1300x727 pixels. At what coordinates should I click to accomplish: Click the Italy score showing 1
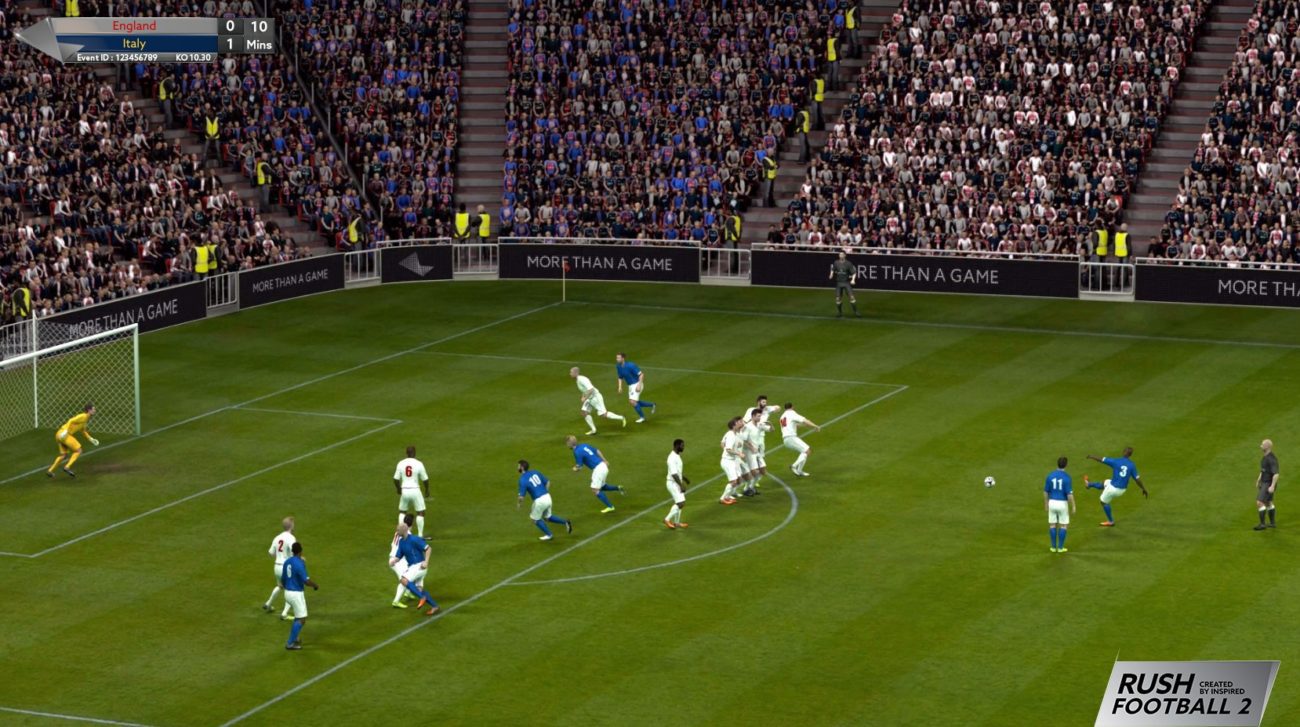coord(231,43)
